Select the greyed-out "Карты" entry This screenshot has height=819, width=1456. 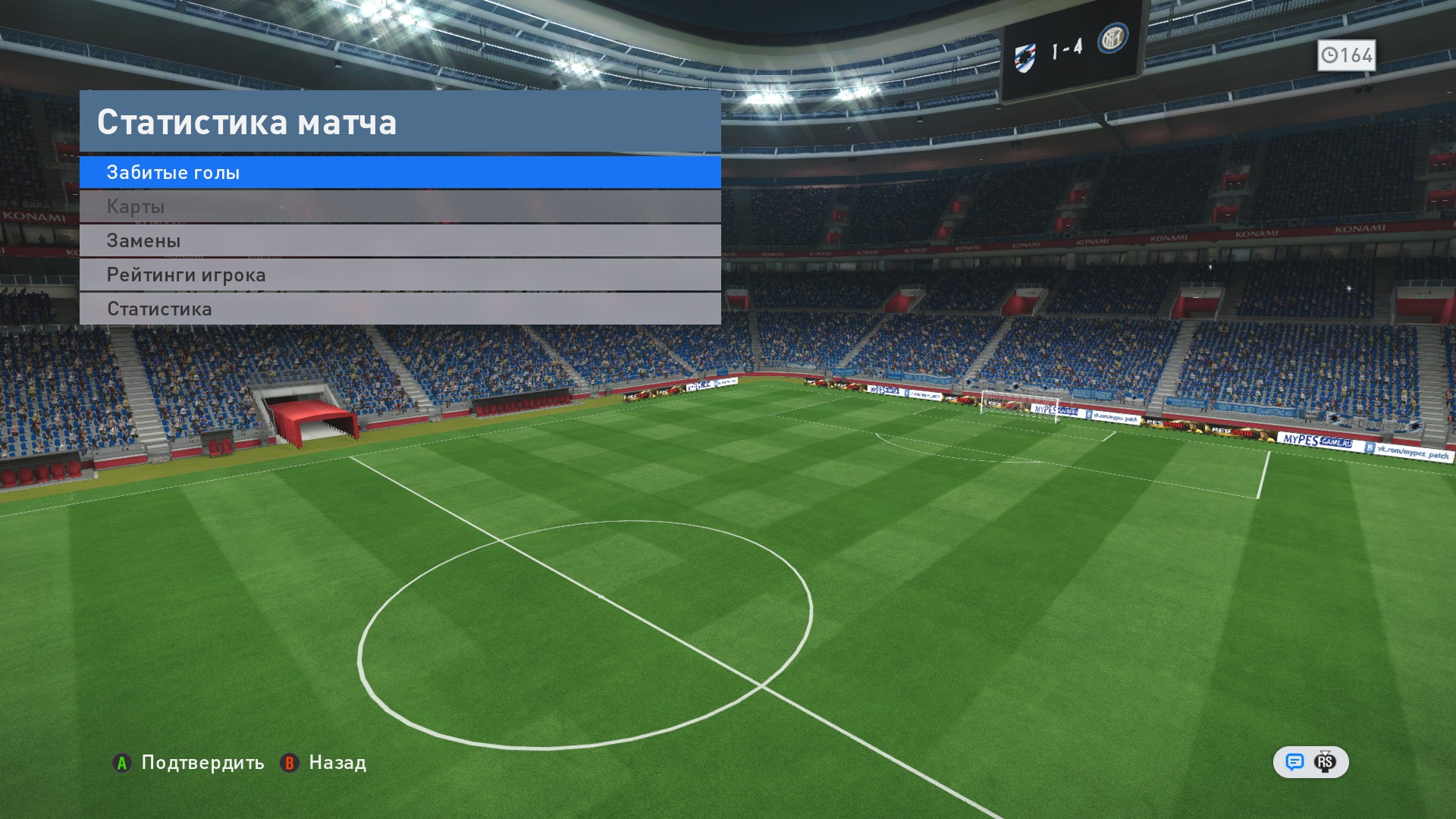pyautogui.click(x=400, y=207)
